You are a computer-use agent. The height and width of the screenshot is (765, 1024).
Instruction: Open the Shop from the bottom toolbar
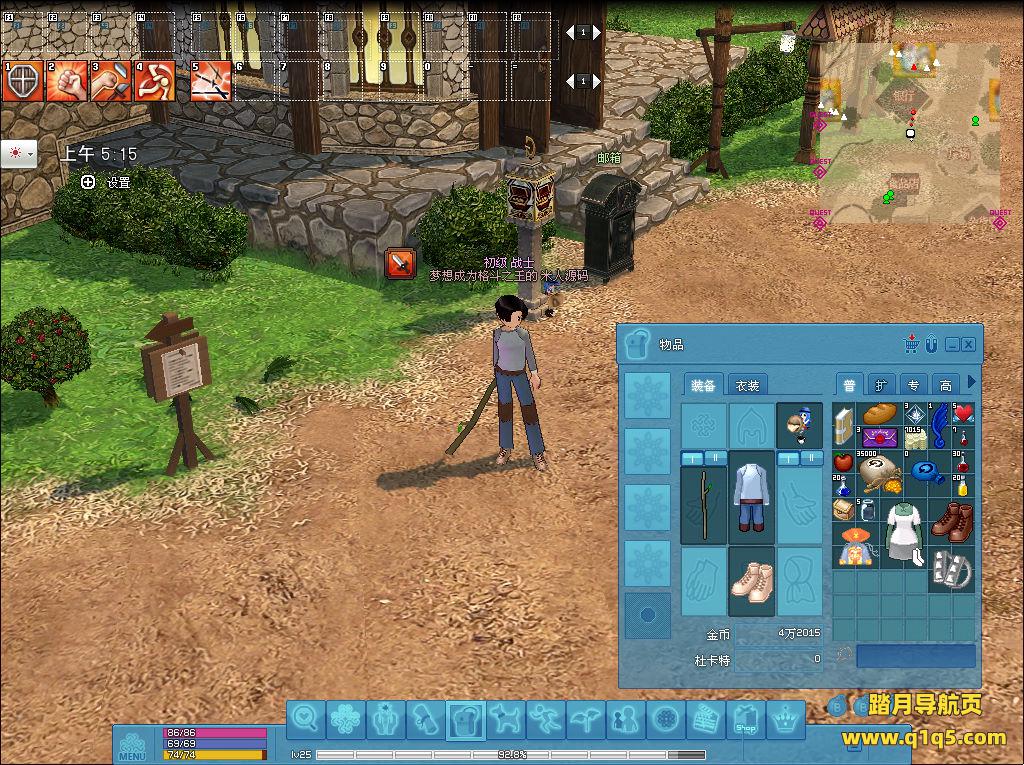pyautogui.click(x=745, y=719)
